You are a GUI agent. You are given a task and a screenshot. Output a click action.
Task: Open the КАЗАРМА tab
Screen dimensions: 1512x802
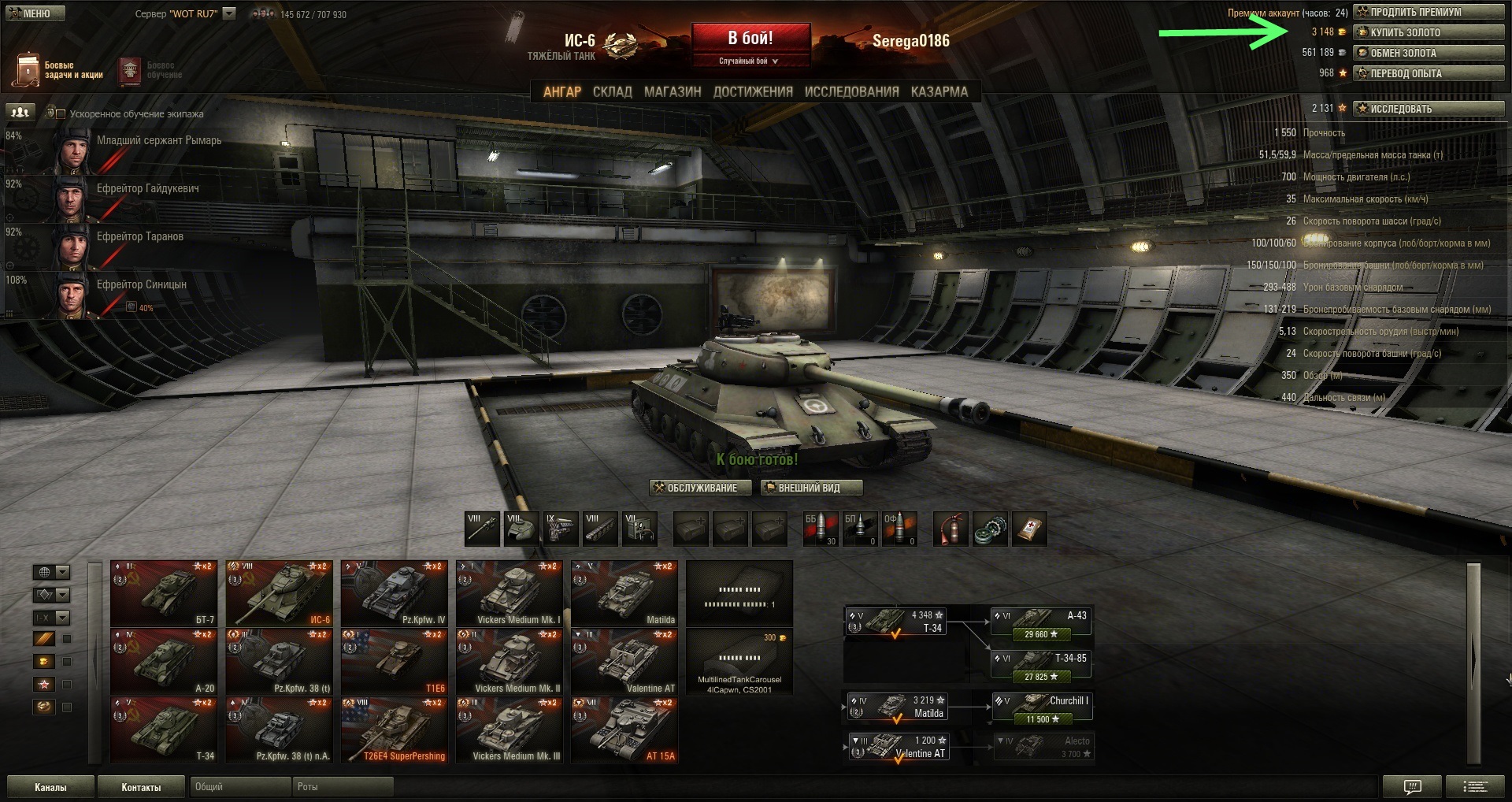tap(939, 92)
